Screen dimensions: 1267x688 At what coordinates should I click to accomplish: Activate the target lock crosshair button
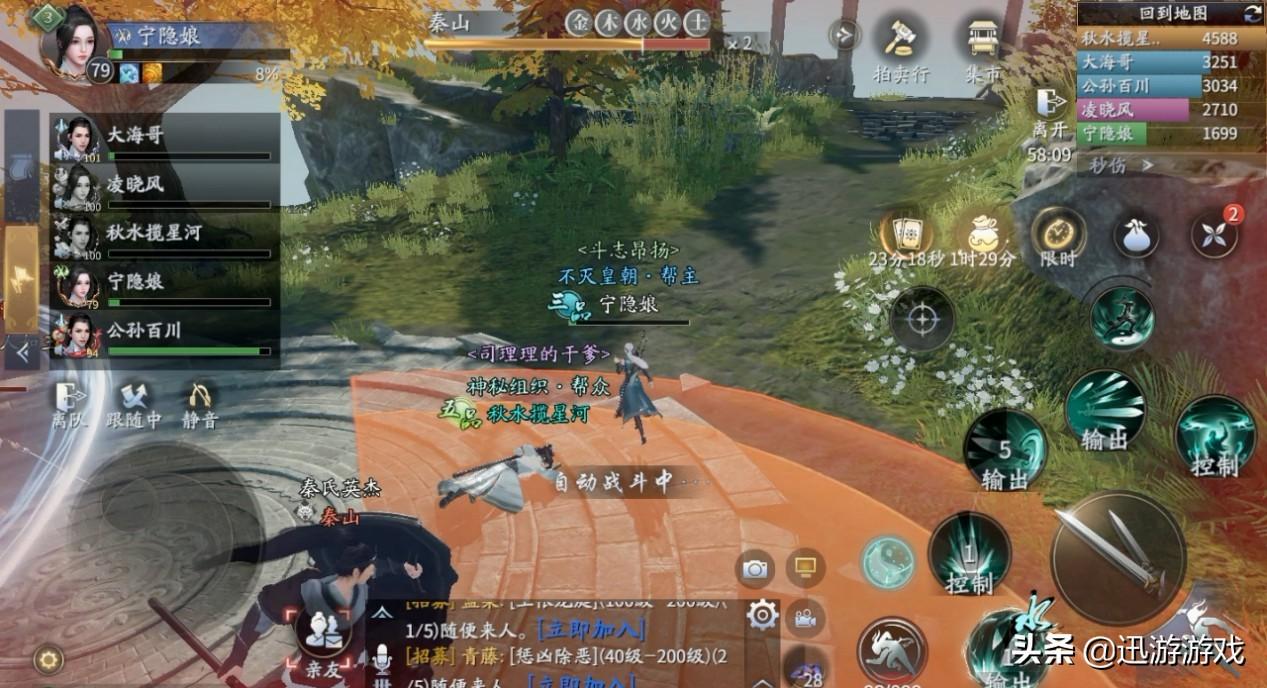click(x=921, y=320)
